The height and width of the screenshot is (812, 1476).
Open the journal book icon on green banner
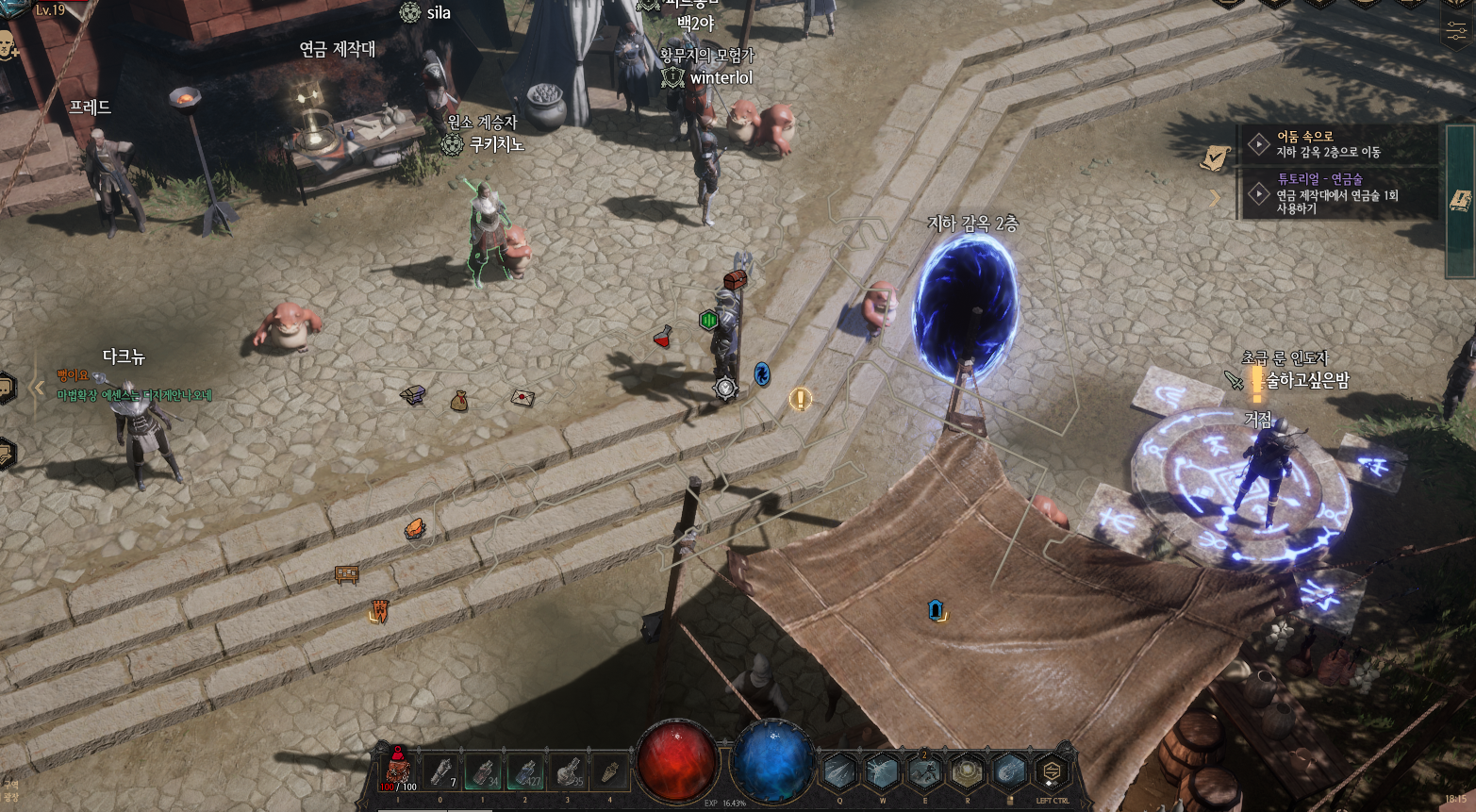click(1461, 199)
